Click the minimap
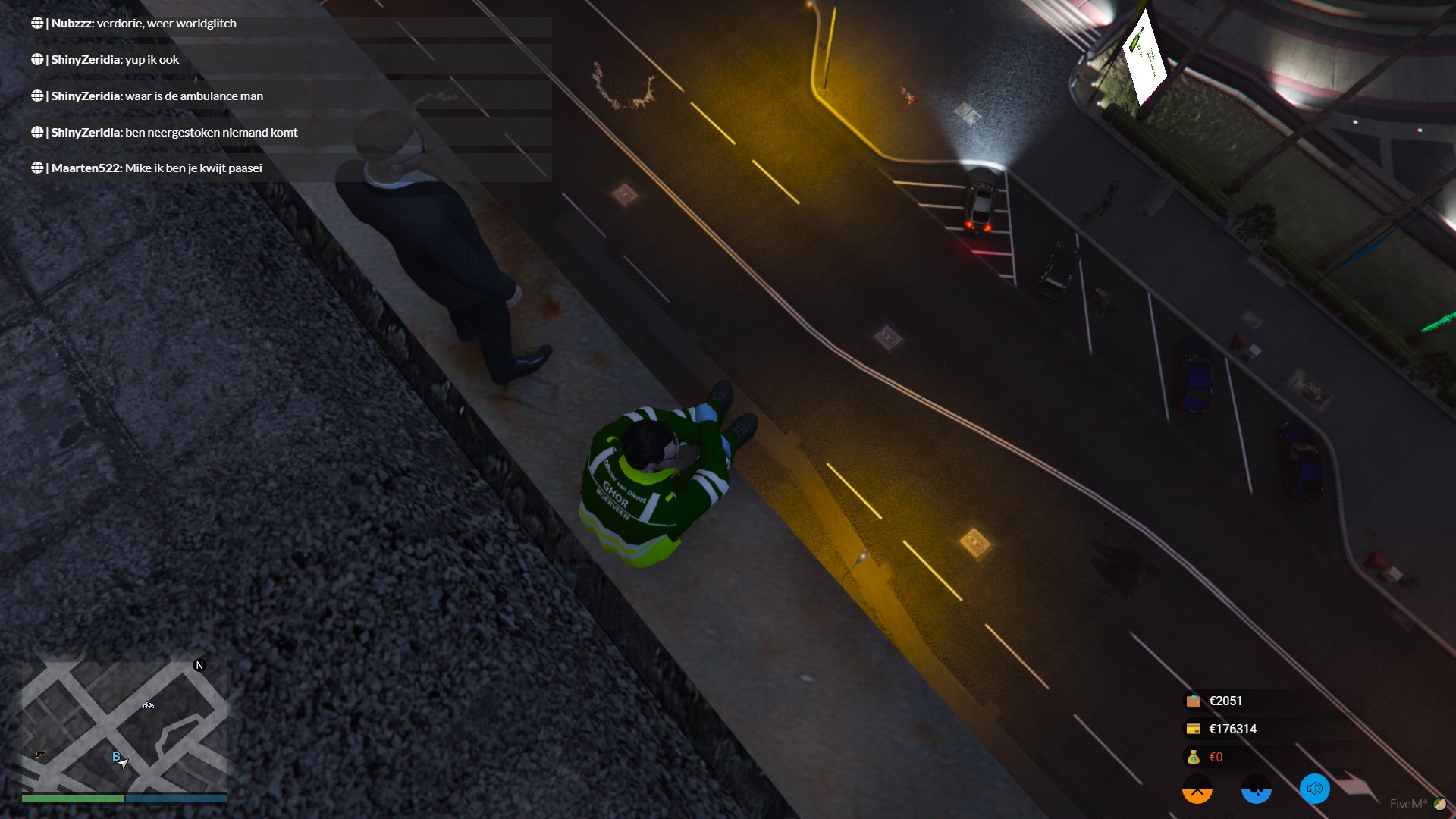Image resolution: width=1456 pixels, height=819 pixels. point(124,726)
